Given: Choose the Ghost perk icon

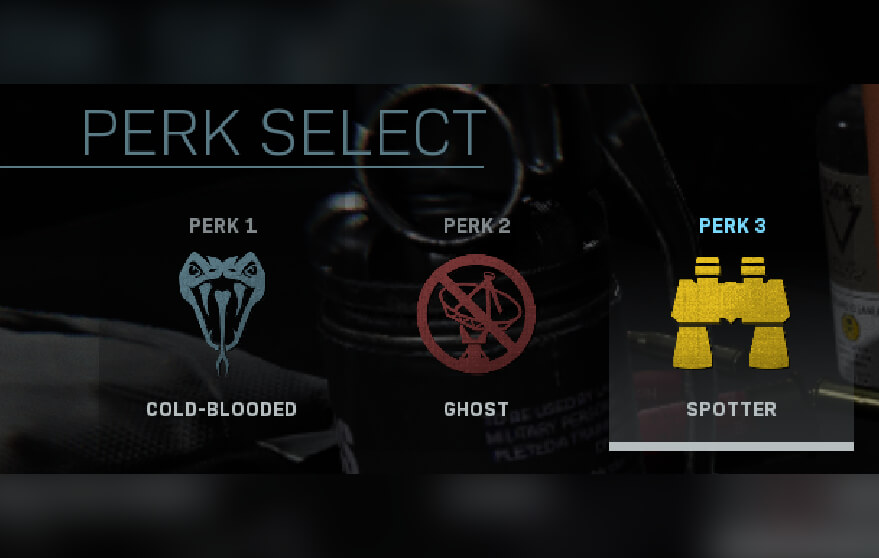Looking at the screenshot, I should [476, 311].
